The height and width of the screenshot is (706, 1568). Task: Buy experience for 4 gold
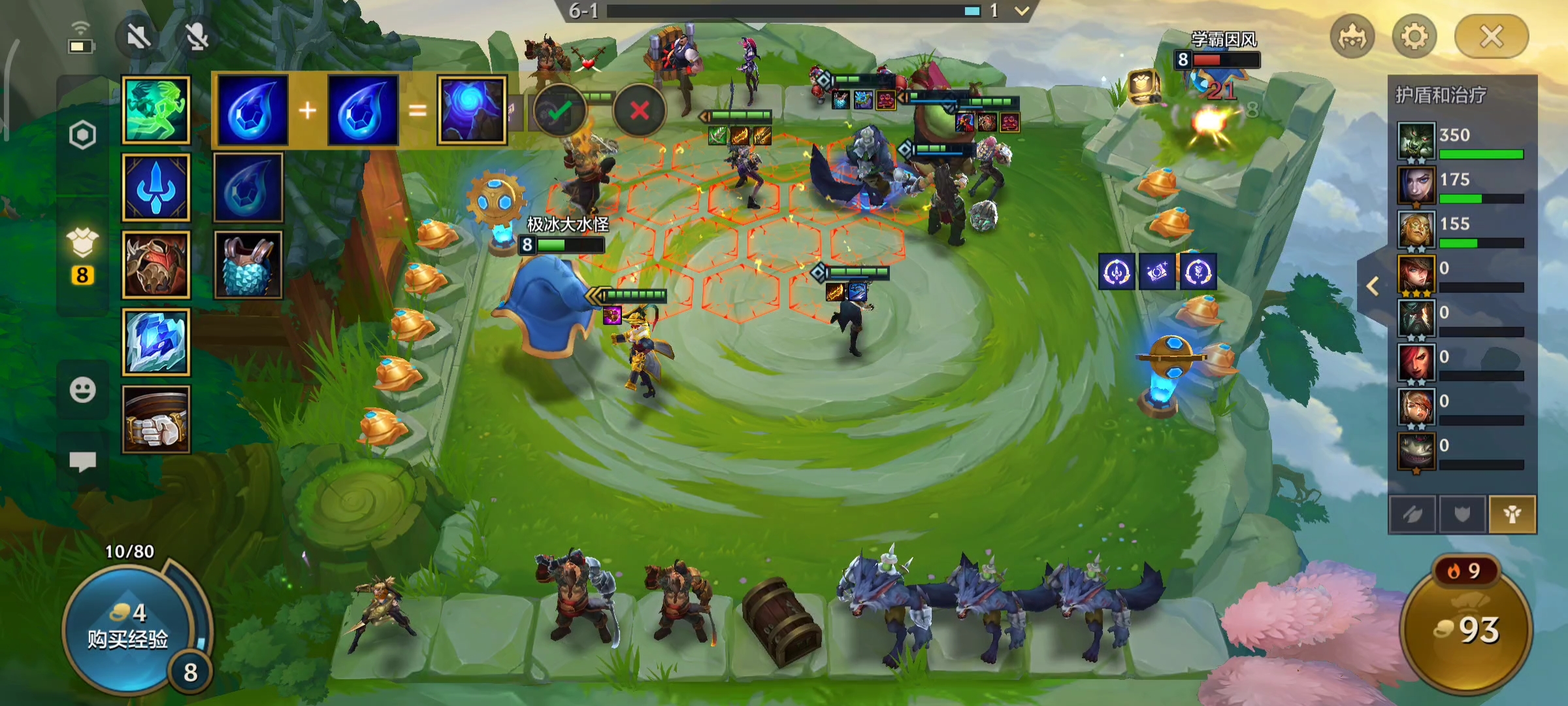click(127, 626)
